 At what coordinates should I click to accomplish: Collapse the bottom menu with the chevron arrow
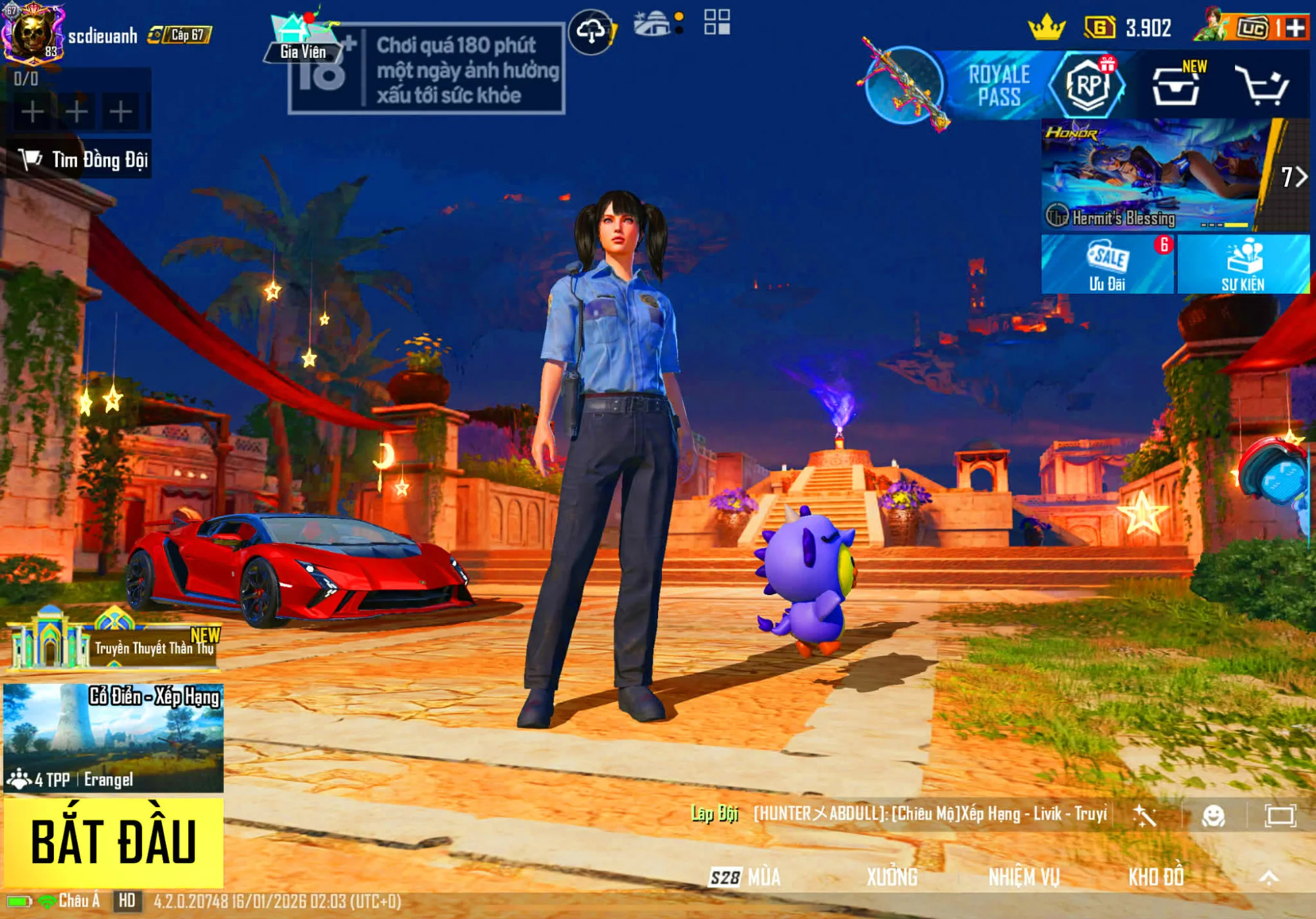1269,876
